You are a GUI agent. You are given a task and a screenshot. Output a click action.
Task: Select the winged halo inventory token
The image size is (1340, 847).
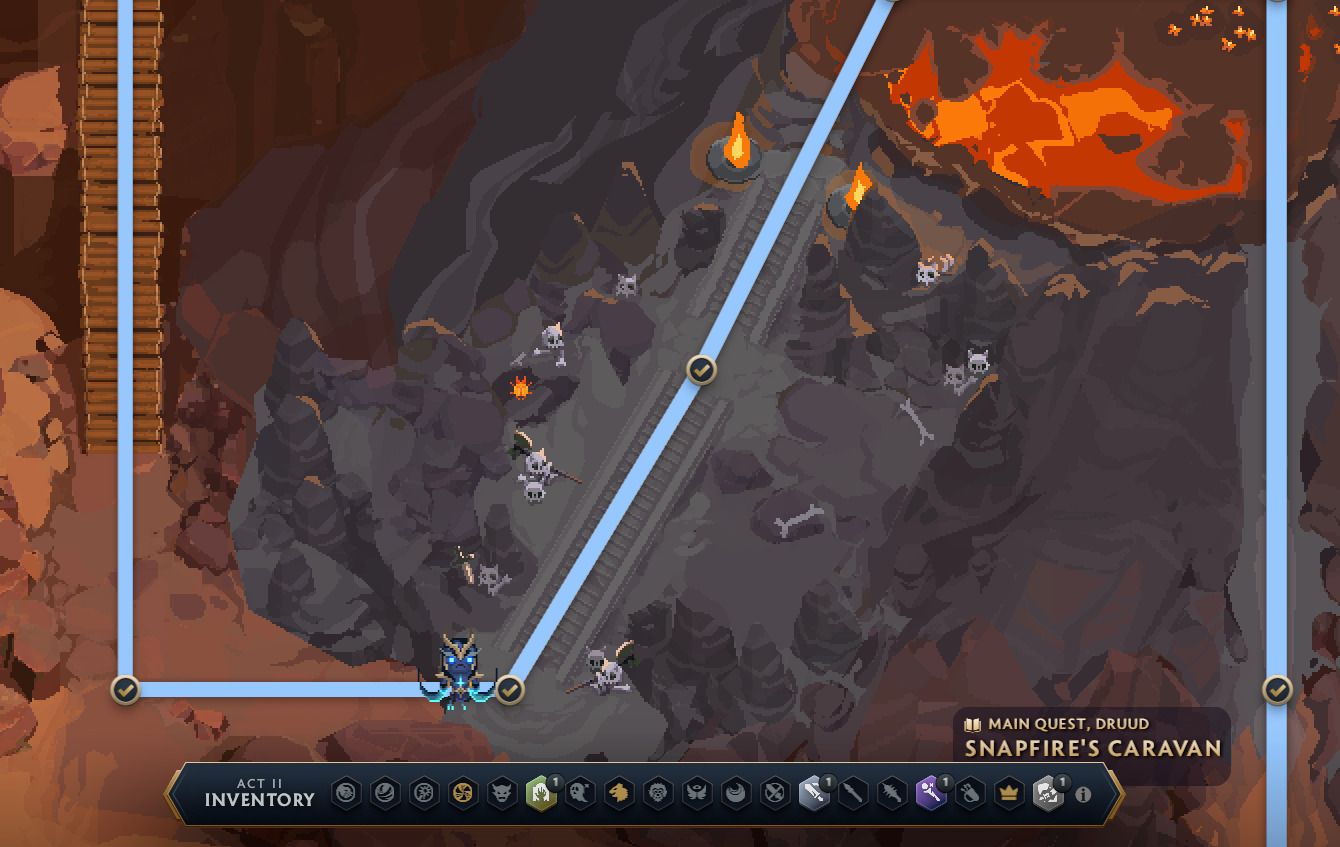point(697,795)
